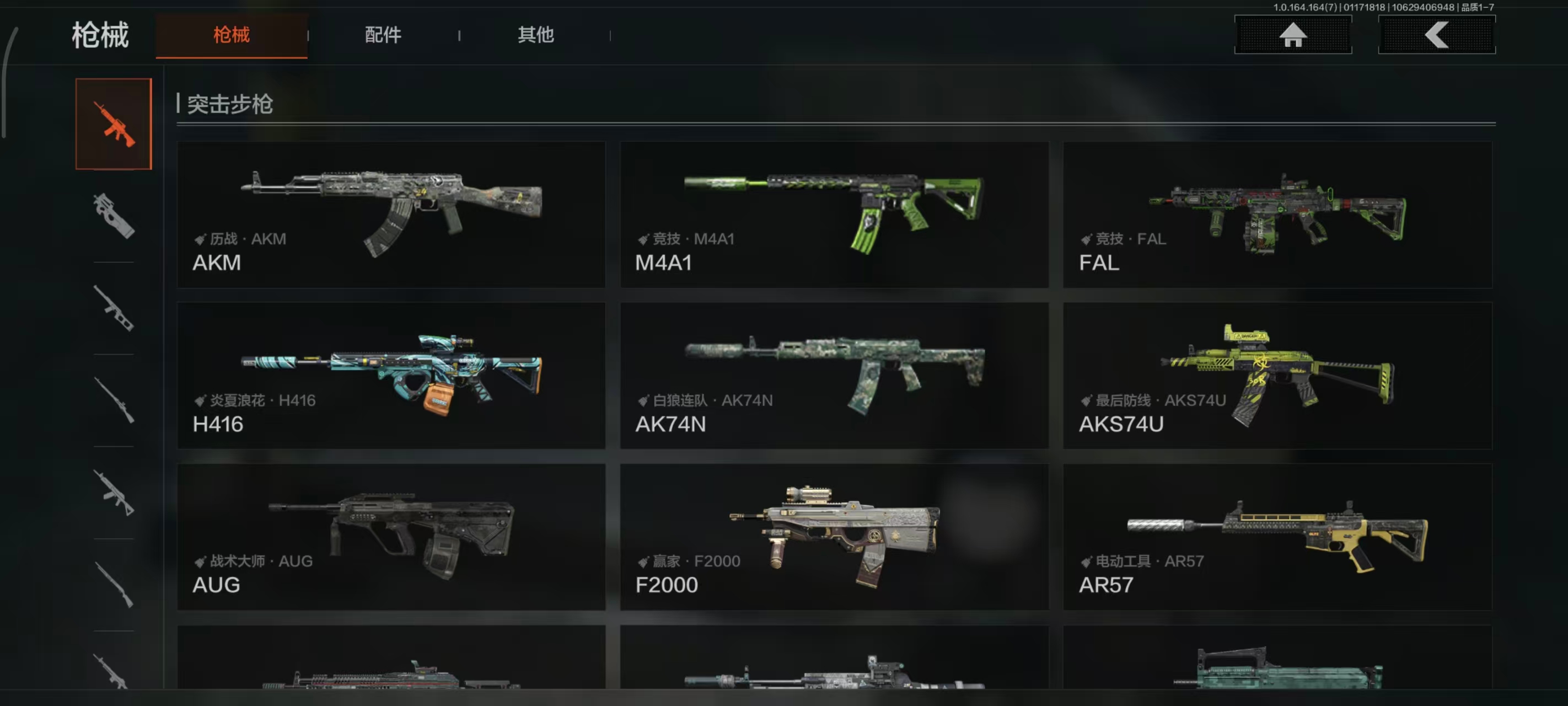Choose the green M4A1 weapon tile
This screenshot has height=706, width=1568.
(x=834, y=215)
